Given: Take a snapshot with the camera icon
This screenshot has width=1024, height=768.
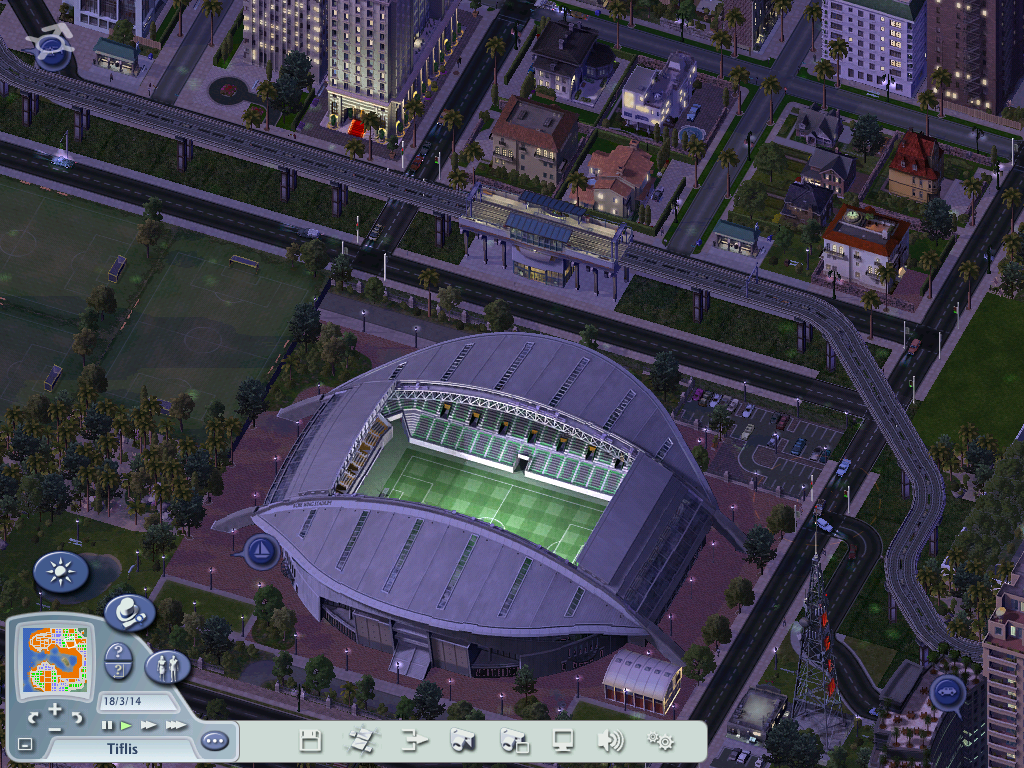Looking at the screenshot, I should tap(462, 741).
